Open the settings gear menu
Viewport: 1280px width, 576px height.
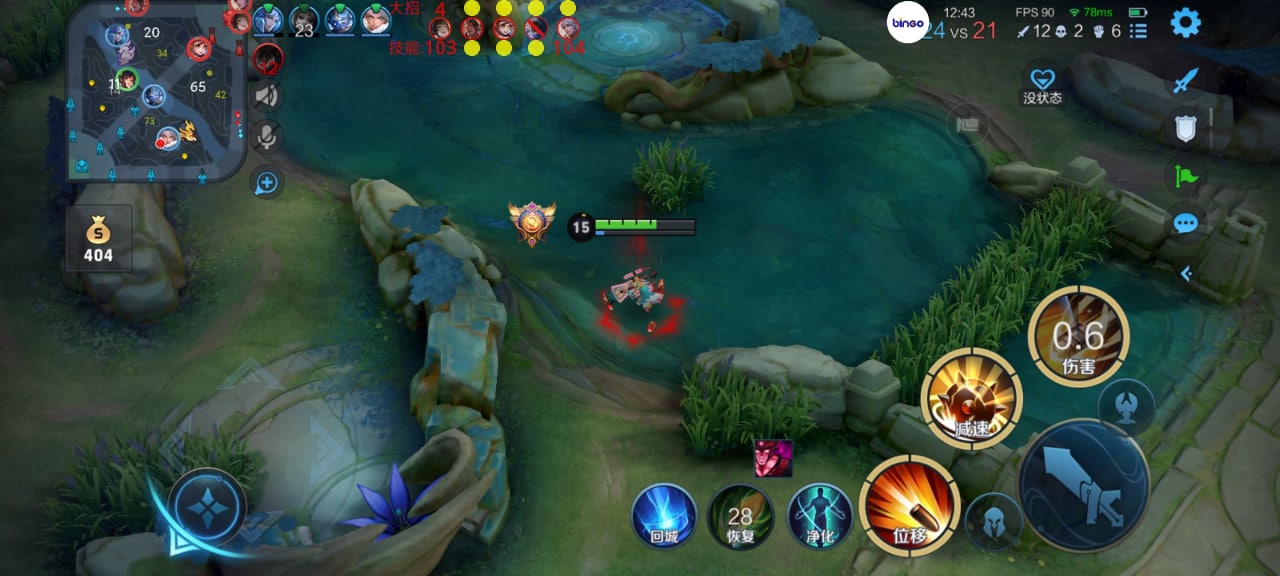tap(1185, 22)
